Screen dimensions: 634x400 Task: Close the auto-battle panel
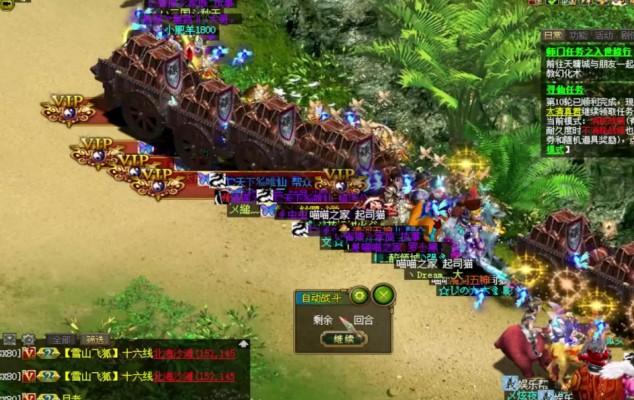[382, 295]
